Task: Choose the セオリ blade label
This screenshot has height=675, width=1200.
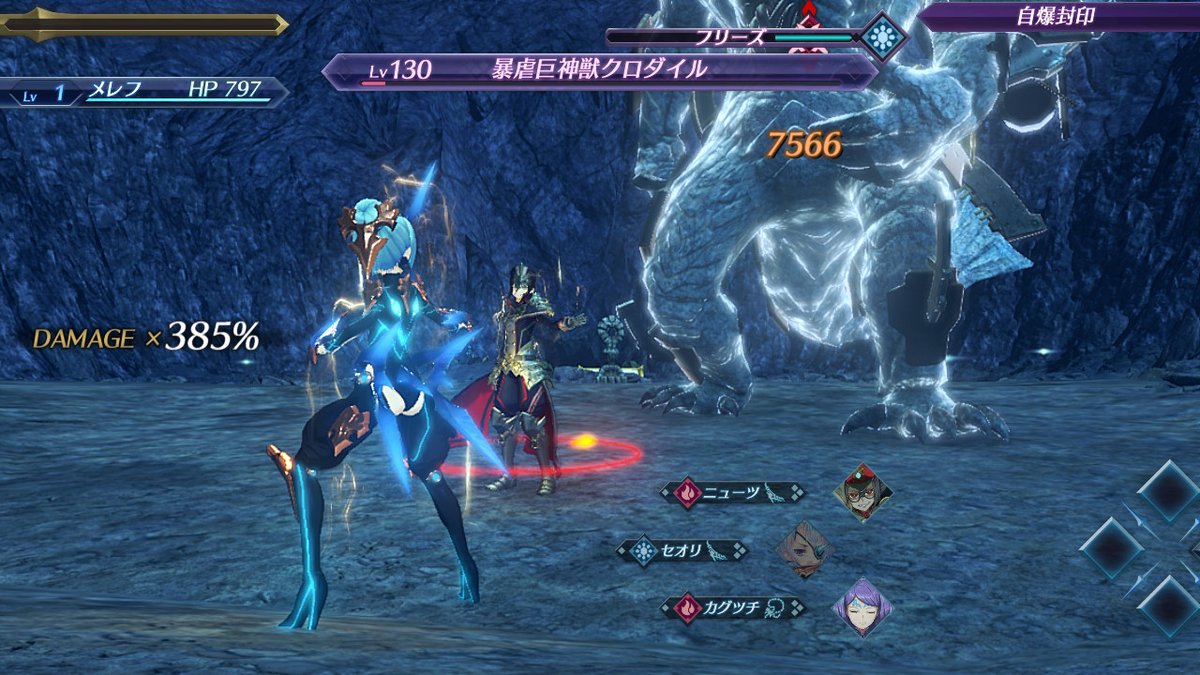Action: (x=682, y=551)
